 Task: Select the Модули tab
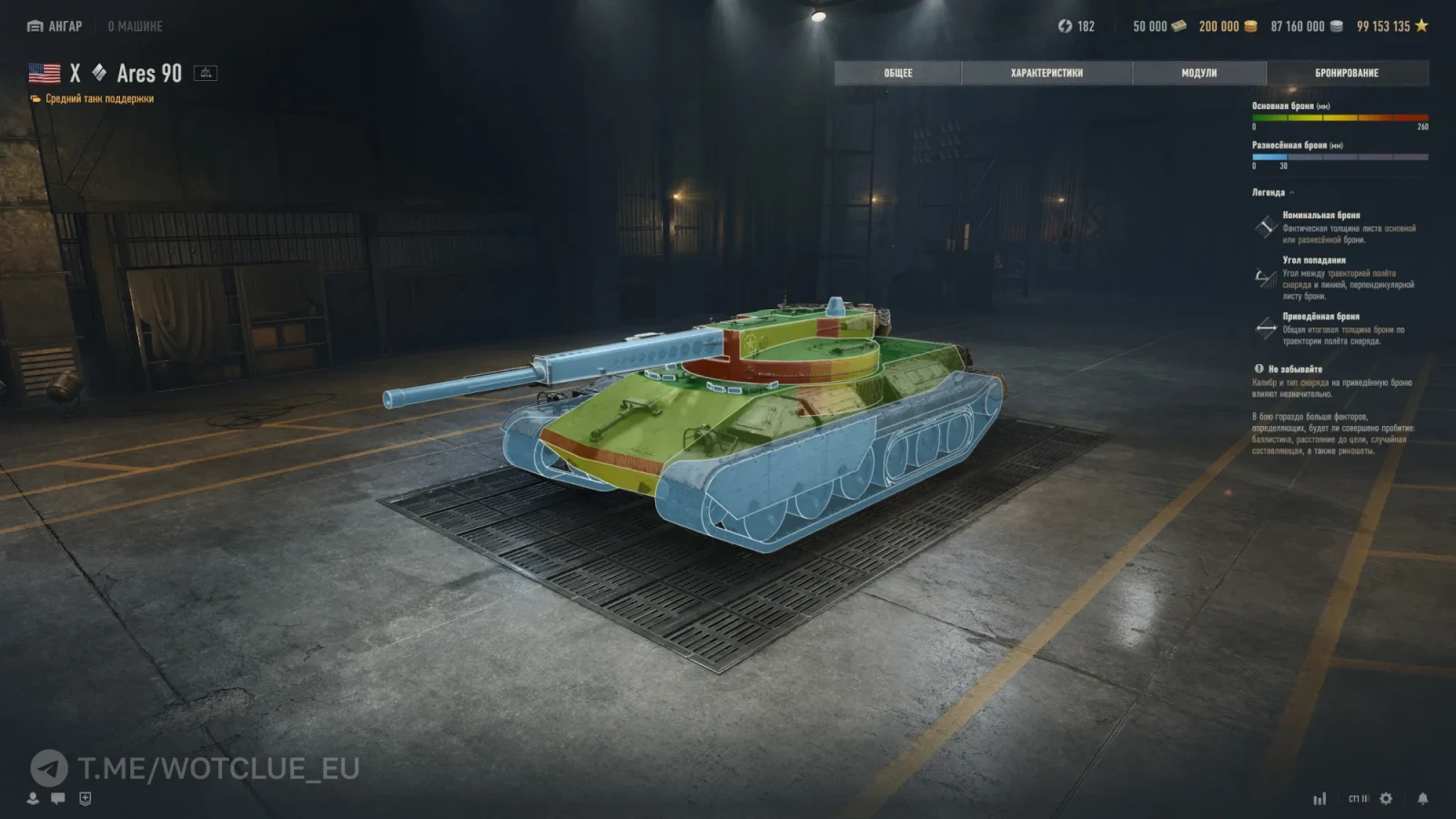click(x=1198, y=73)
